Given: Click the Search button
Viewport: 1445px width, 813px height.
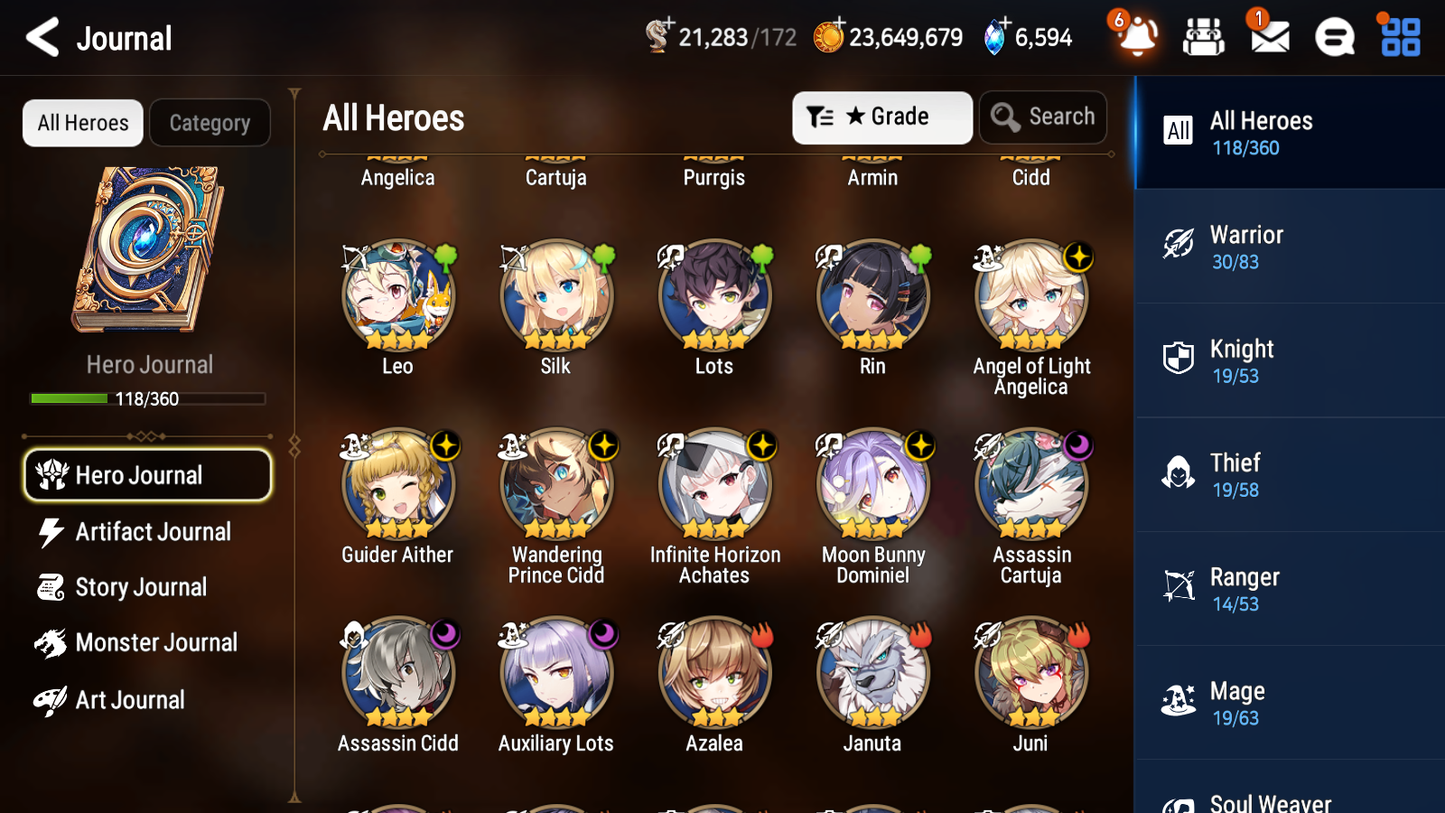Looking at the screenshot, I should [1043, 117].
